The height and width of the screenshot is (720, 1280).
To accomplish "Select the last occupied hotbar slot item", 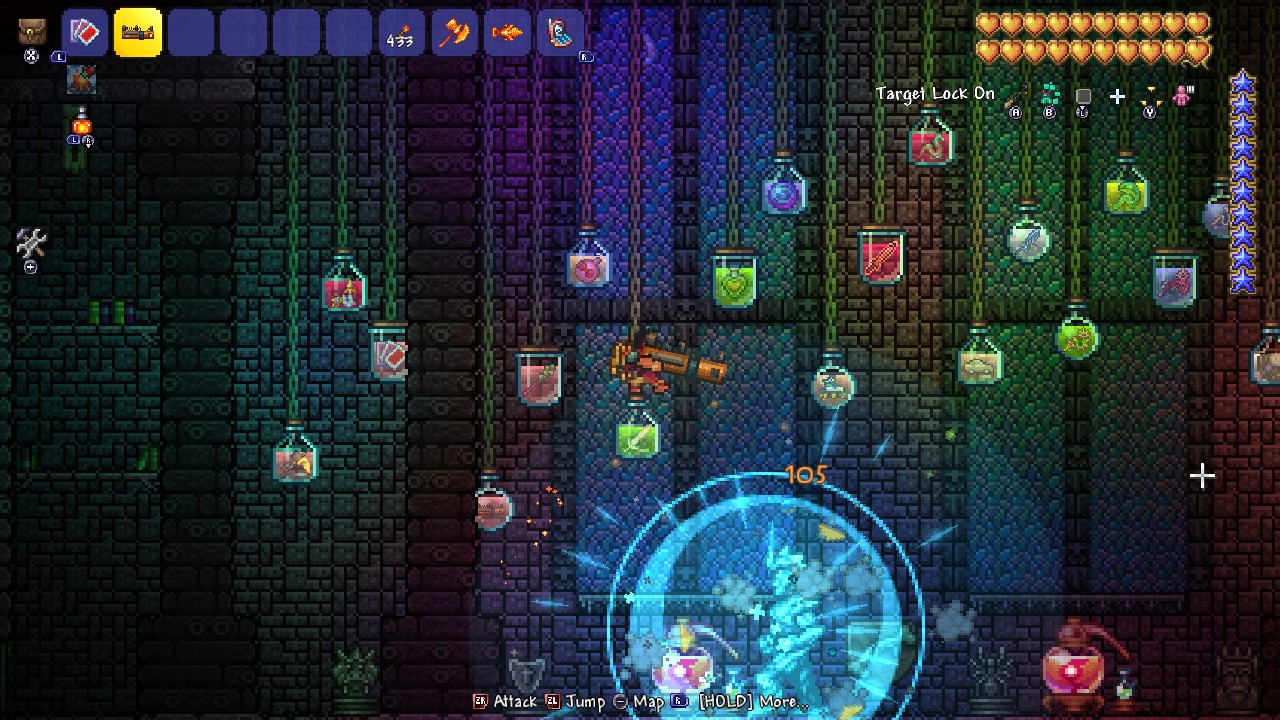I will [558, 32].
